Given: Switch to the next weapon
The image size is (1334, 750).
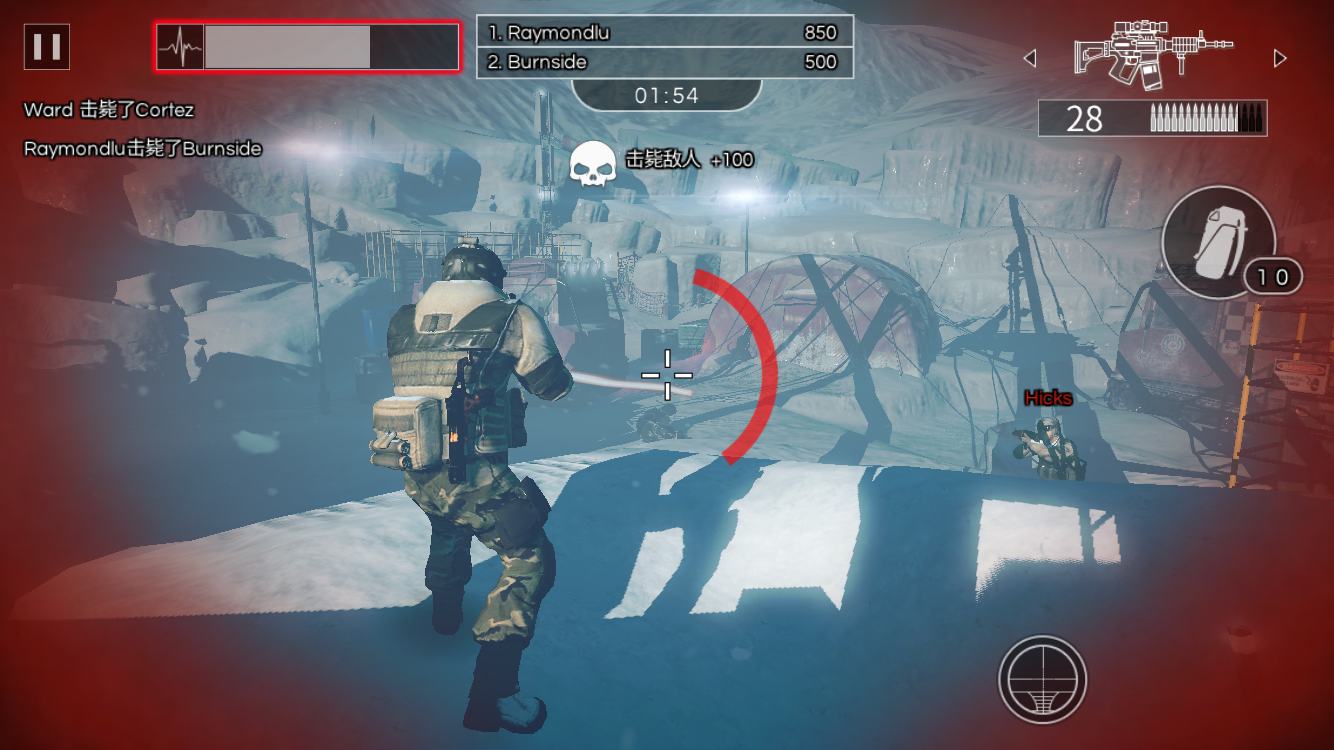Looking at the screenshot, I should [x=1280, y=59].
